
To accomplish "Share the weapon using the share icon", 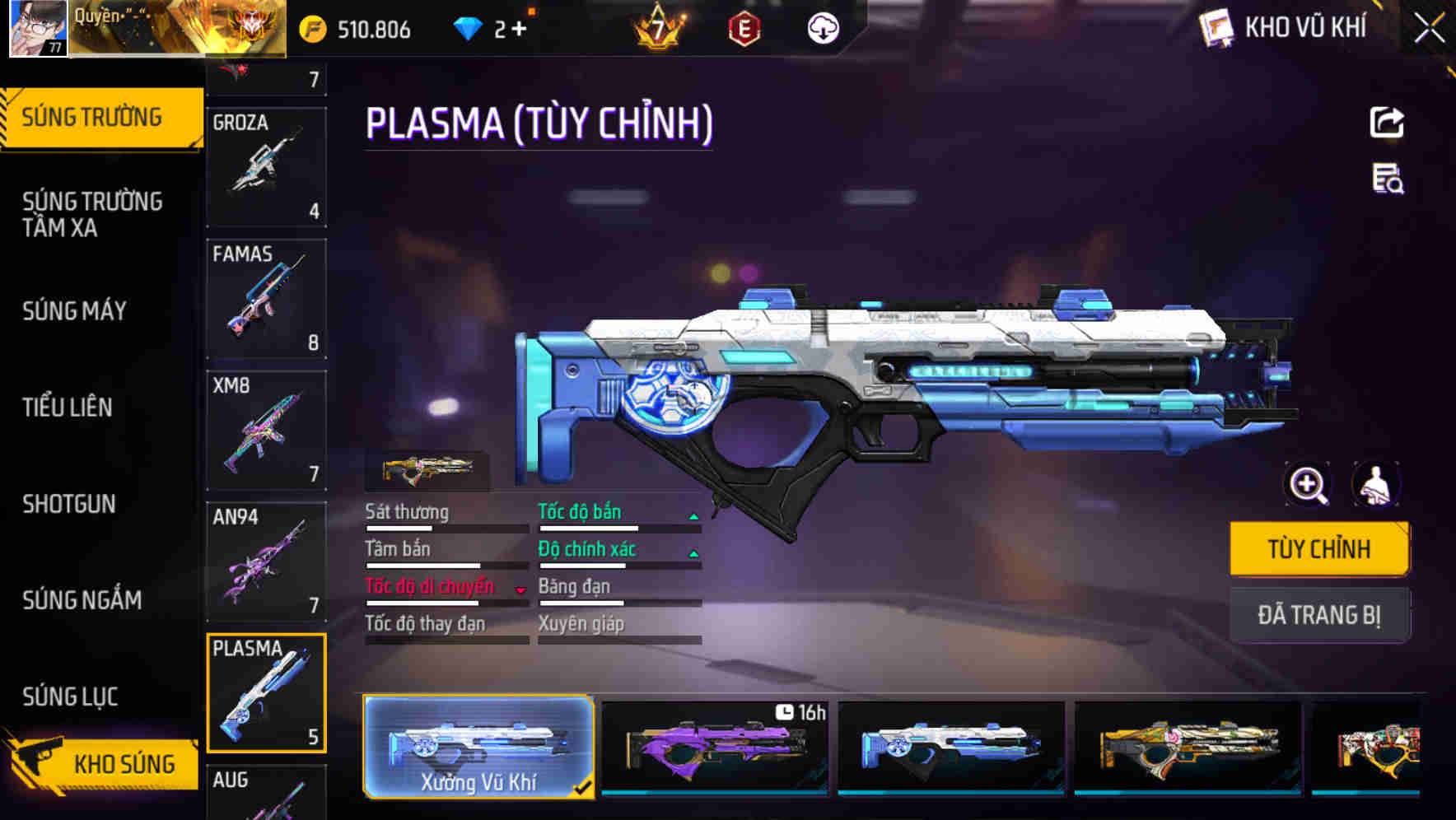I will pyautogui.click(x=1387, y=123).
